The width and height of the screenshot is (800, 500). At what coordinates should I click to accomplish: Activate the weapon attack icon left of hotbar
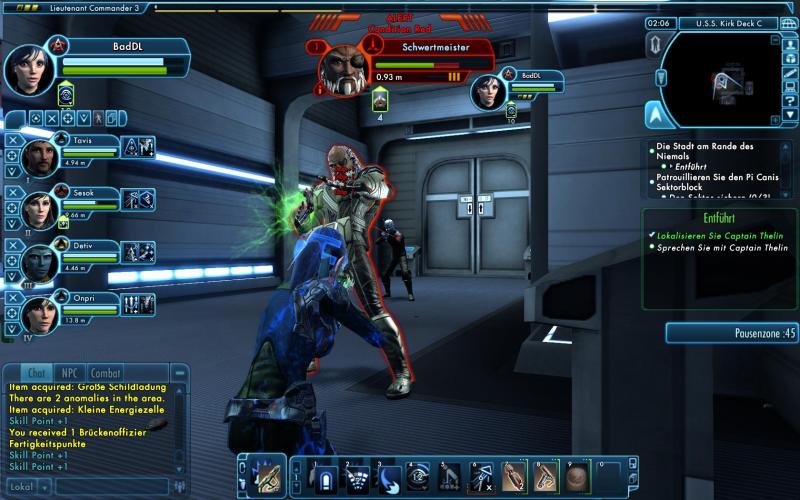pyautogui.click(x=265, y=477)
